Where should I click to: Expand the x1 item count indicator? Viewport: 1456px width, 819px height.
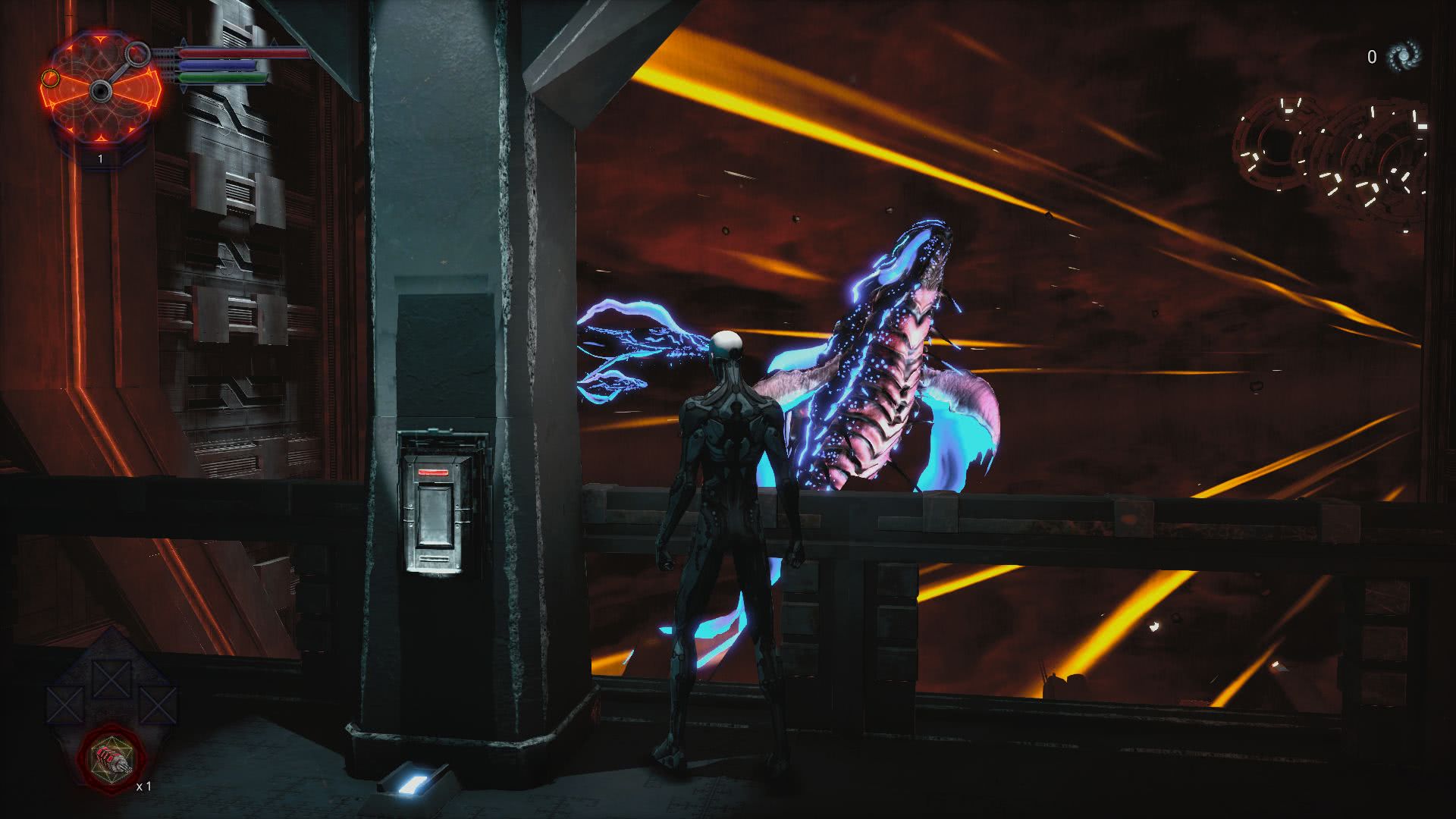click(144, 786)
